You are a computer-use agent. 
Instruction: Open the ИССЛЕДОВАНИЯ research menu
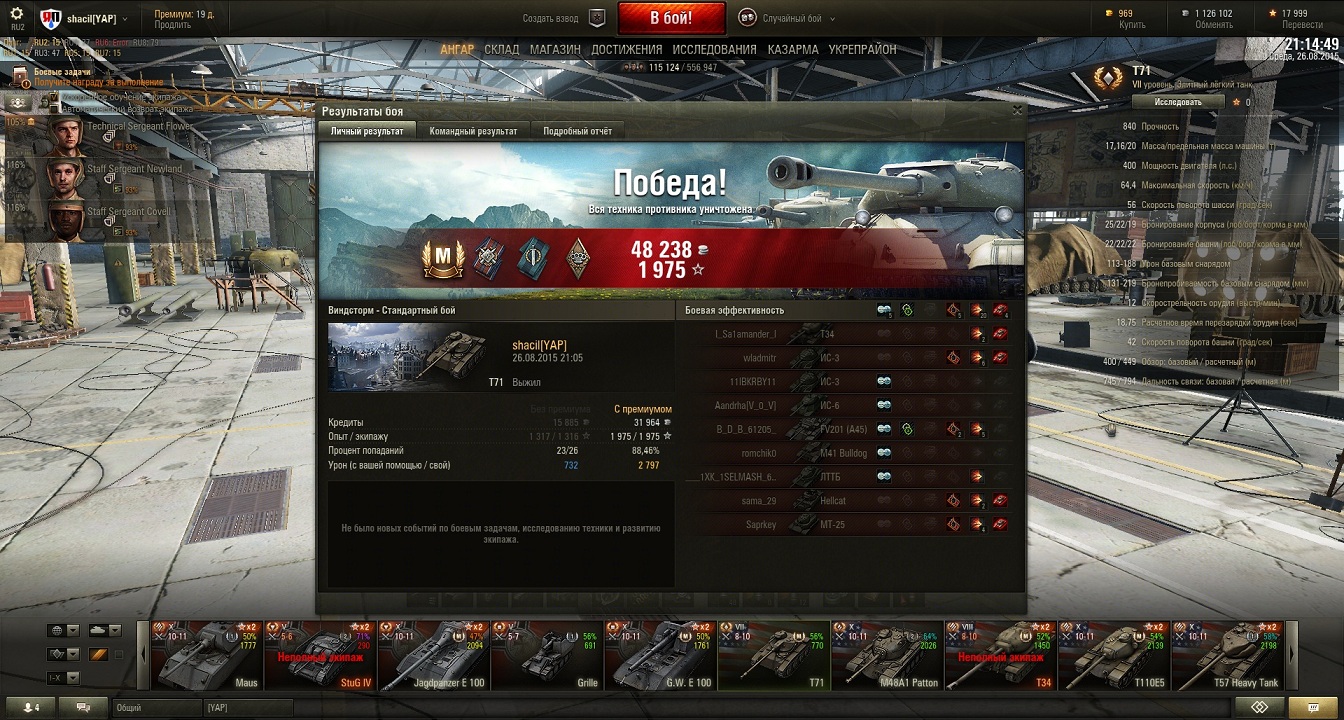point(714,49)
